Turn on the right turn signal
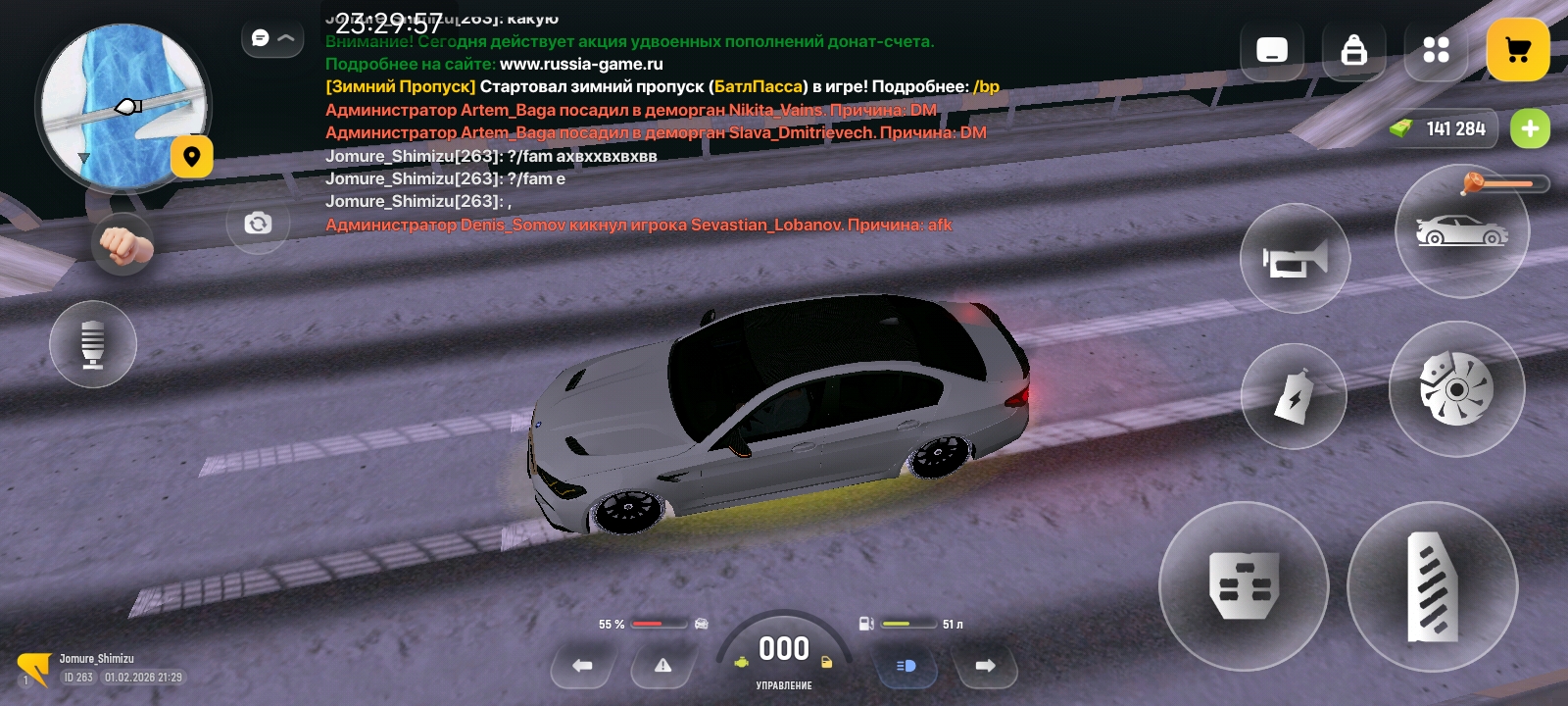This screenshot has width=1568, height=706. [x=985, y=666]
